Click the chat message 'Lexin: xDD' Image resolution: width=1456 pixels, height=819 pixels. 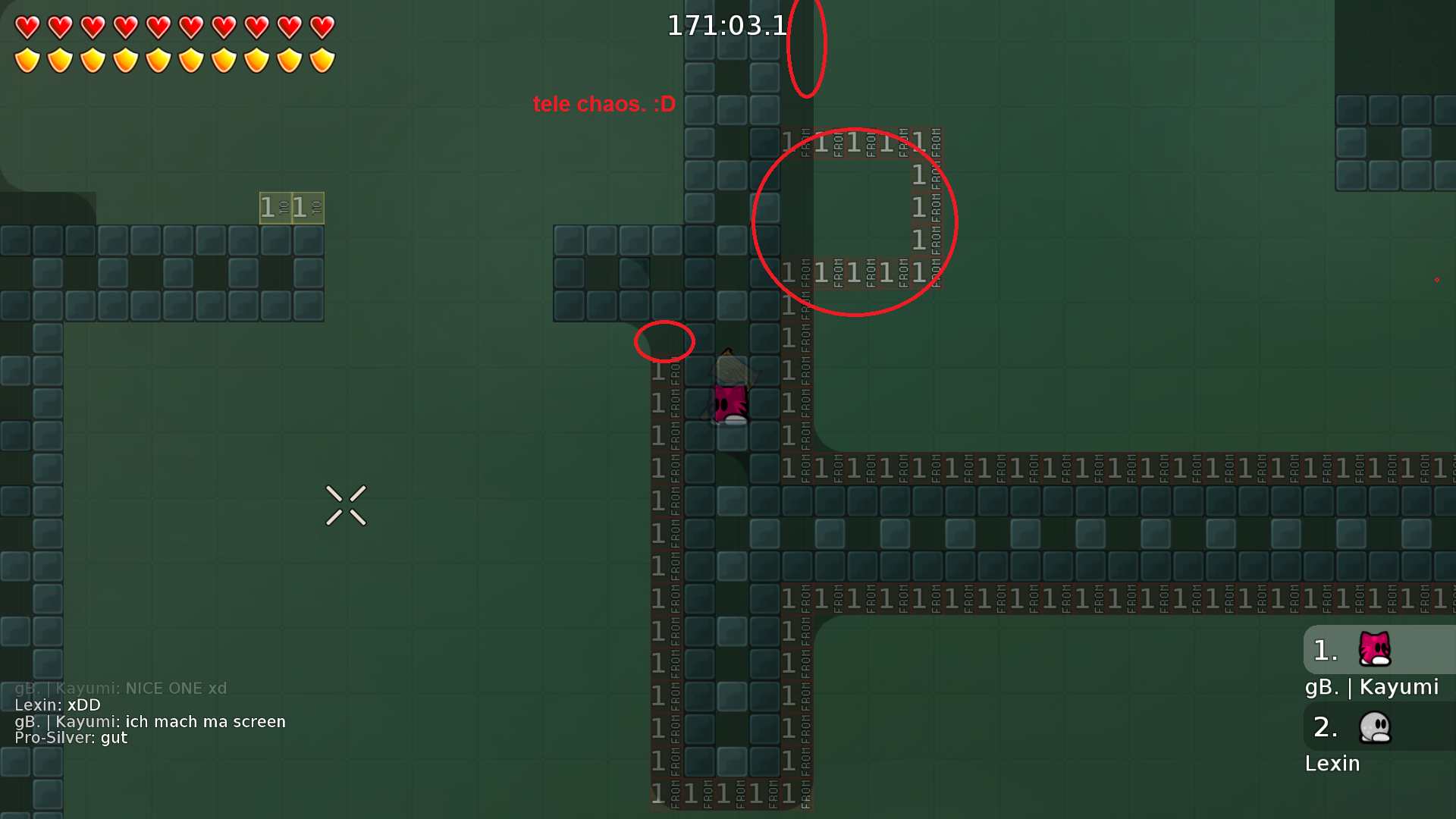tap(57, 704)
